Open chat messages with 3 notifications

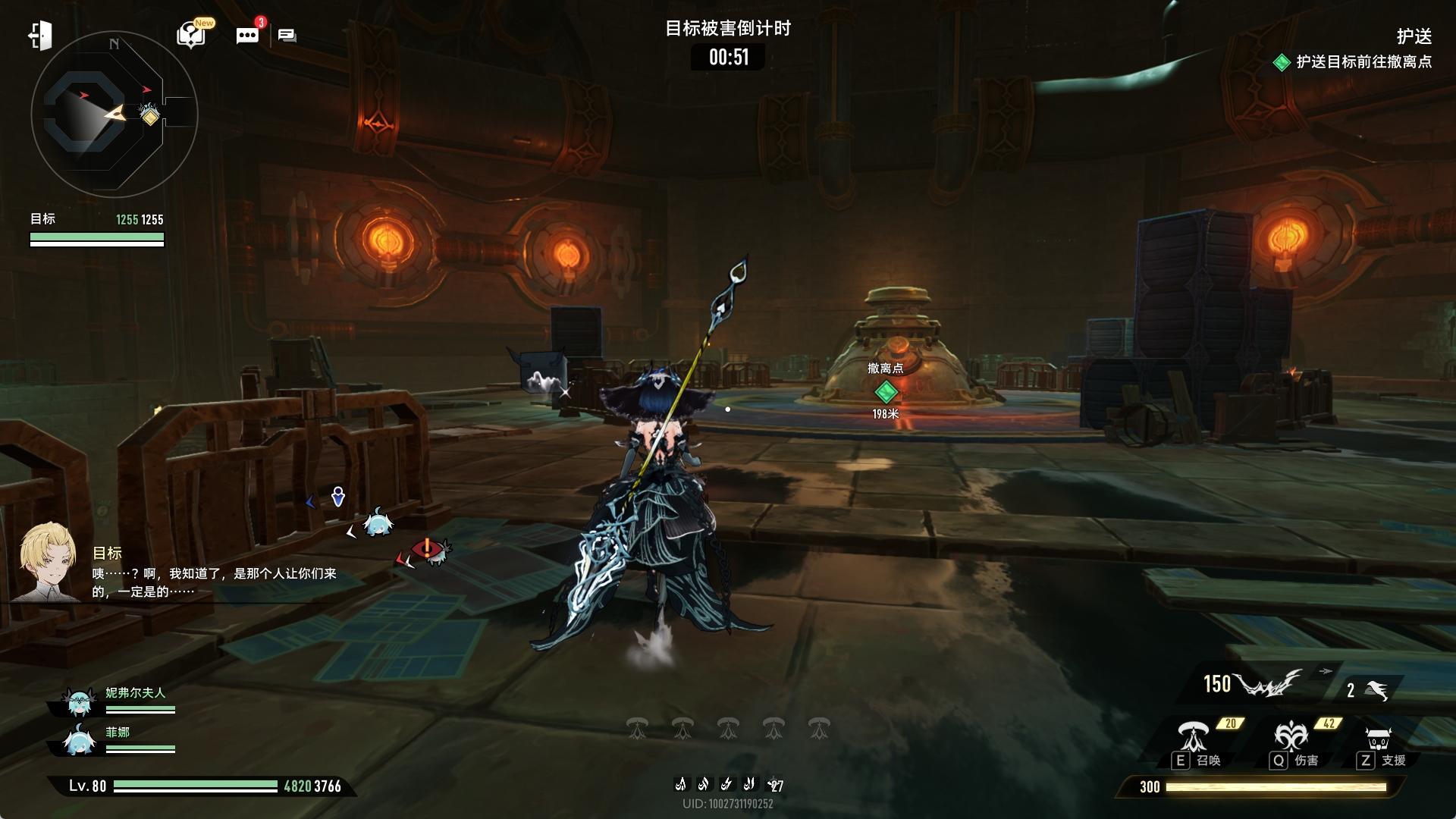247,36
